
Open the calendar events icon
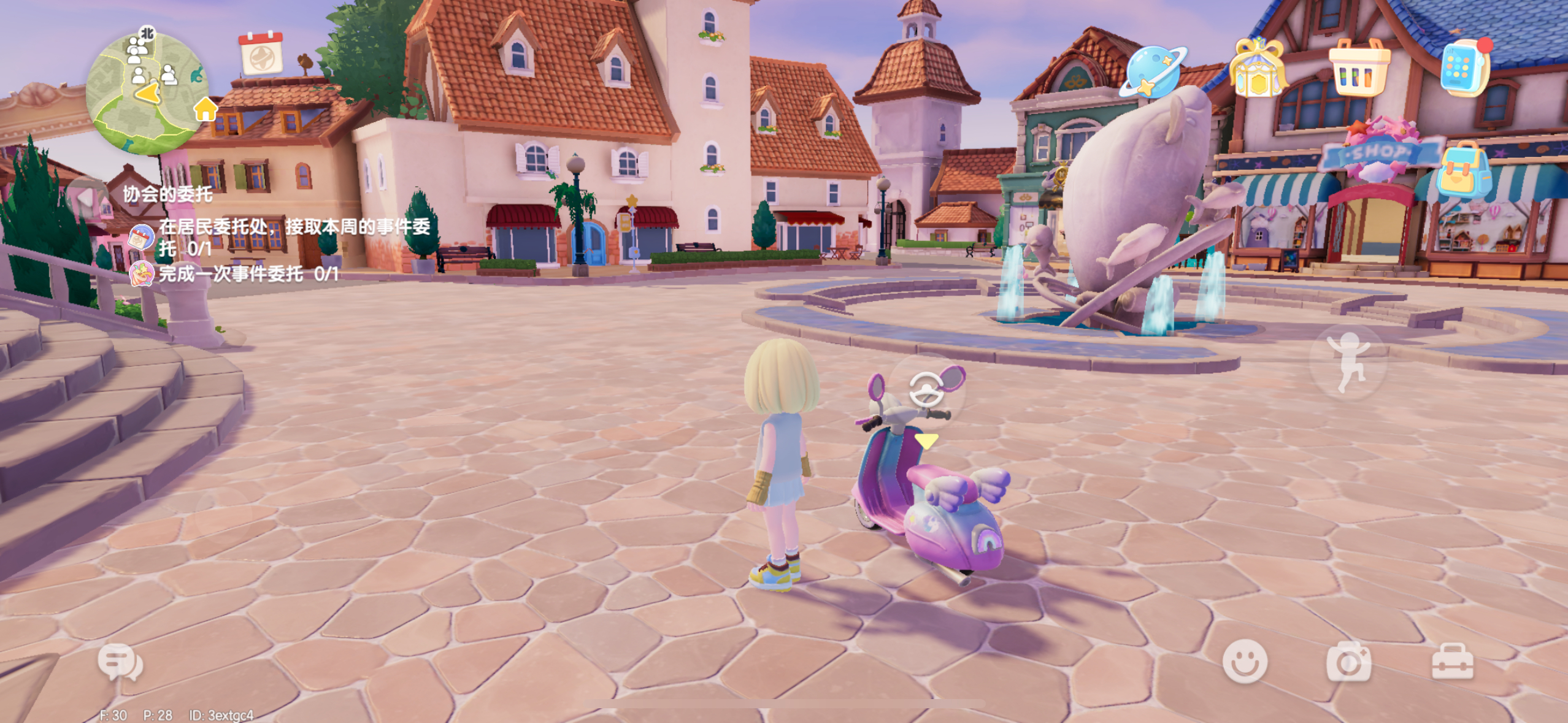tap(261, 53)
